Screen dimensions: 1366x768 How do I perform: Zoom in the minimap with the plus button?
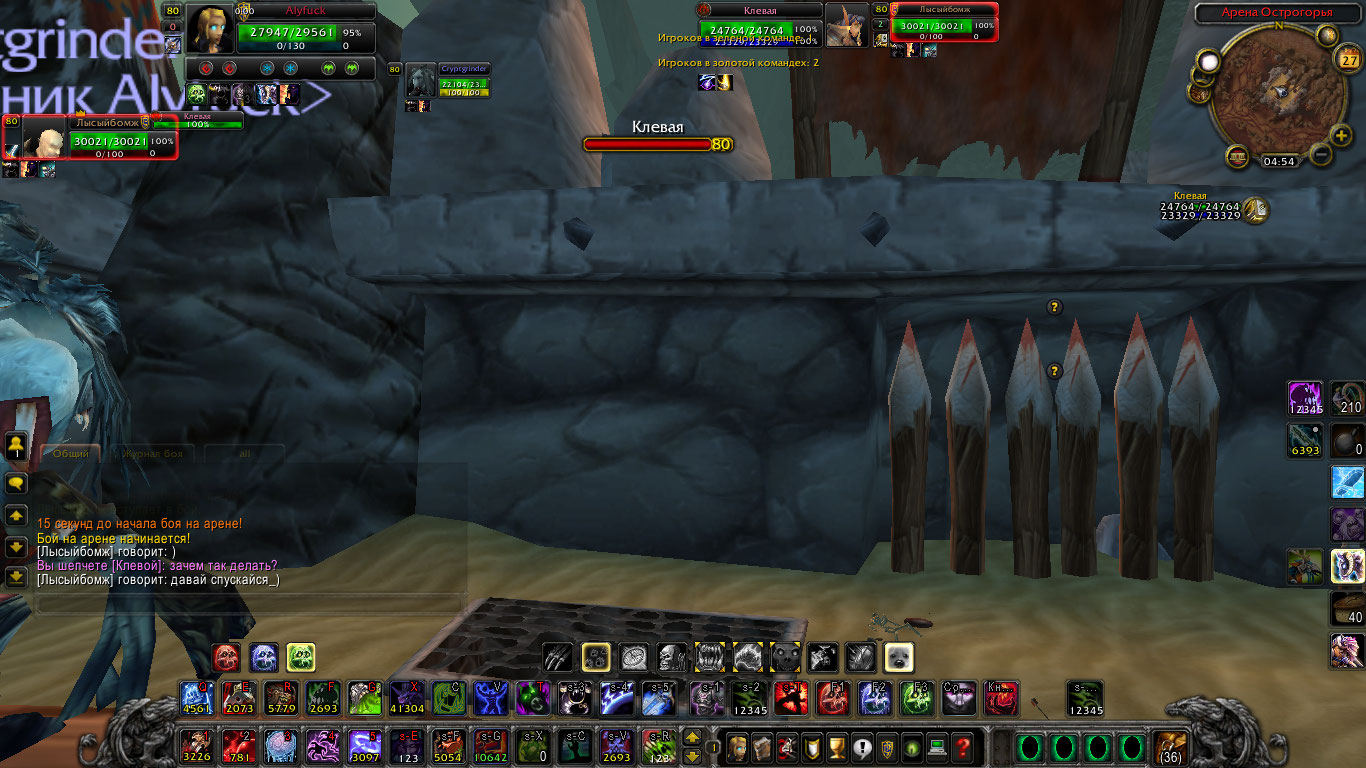click(x=1342, y=136)
